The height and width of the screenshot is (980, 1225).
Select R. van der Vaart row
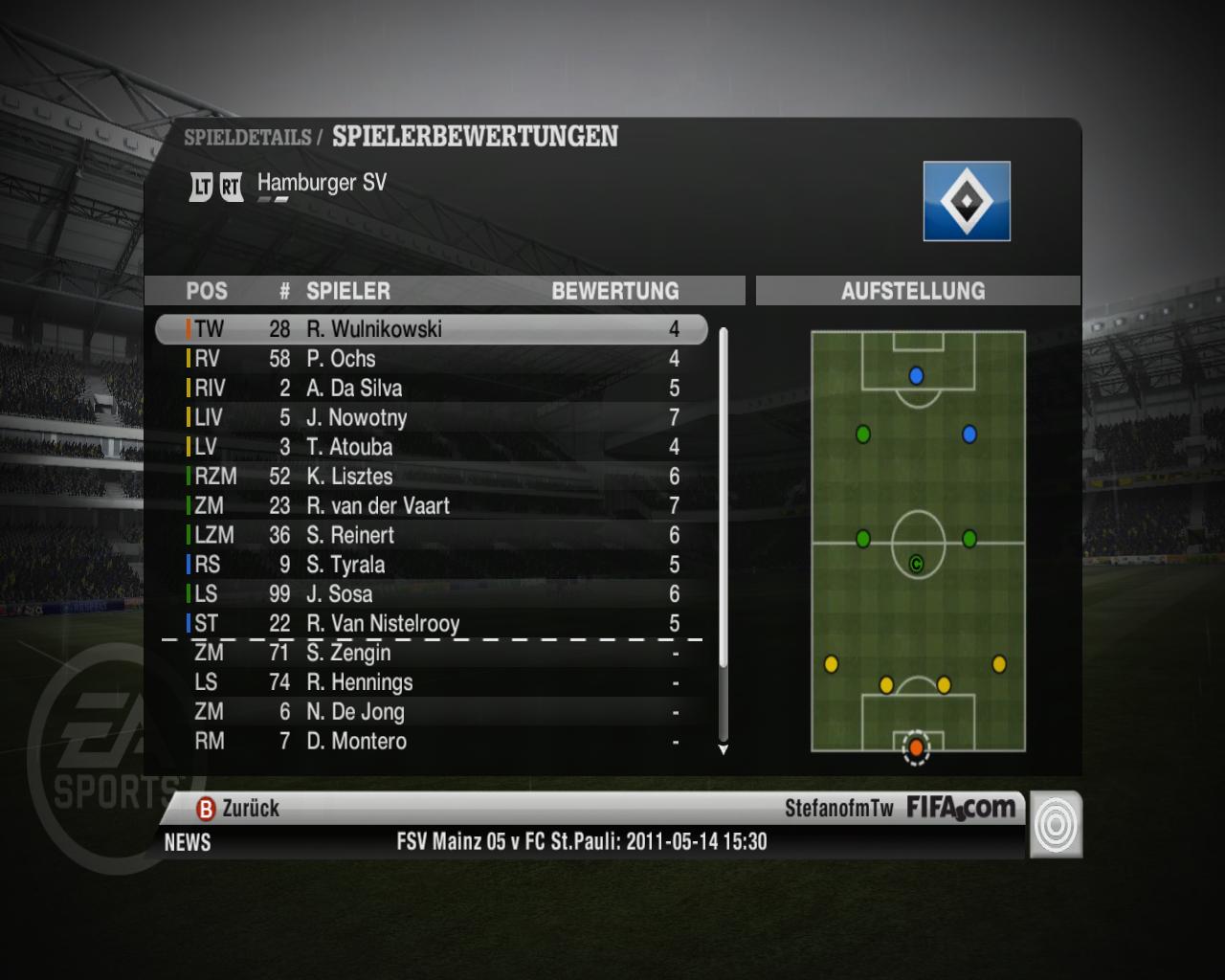click(x=431, y=506)
